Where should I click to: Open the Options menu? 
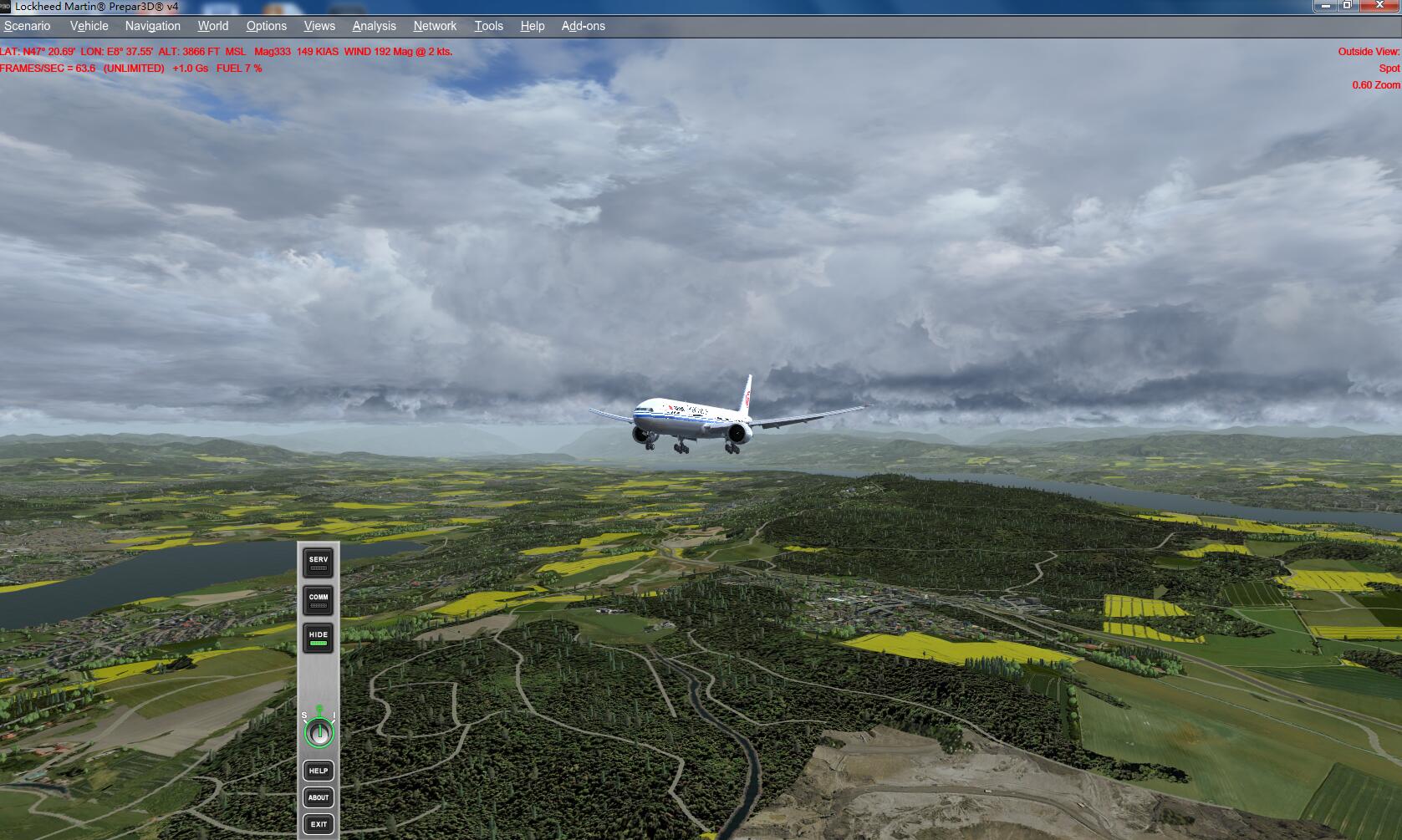266,26
